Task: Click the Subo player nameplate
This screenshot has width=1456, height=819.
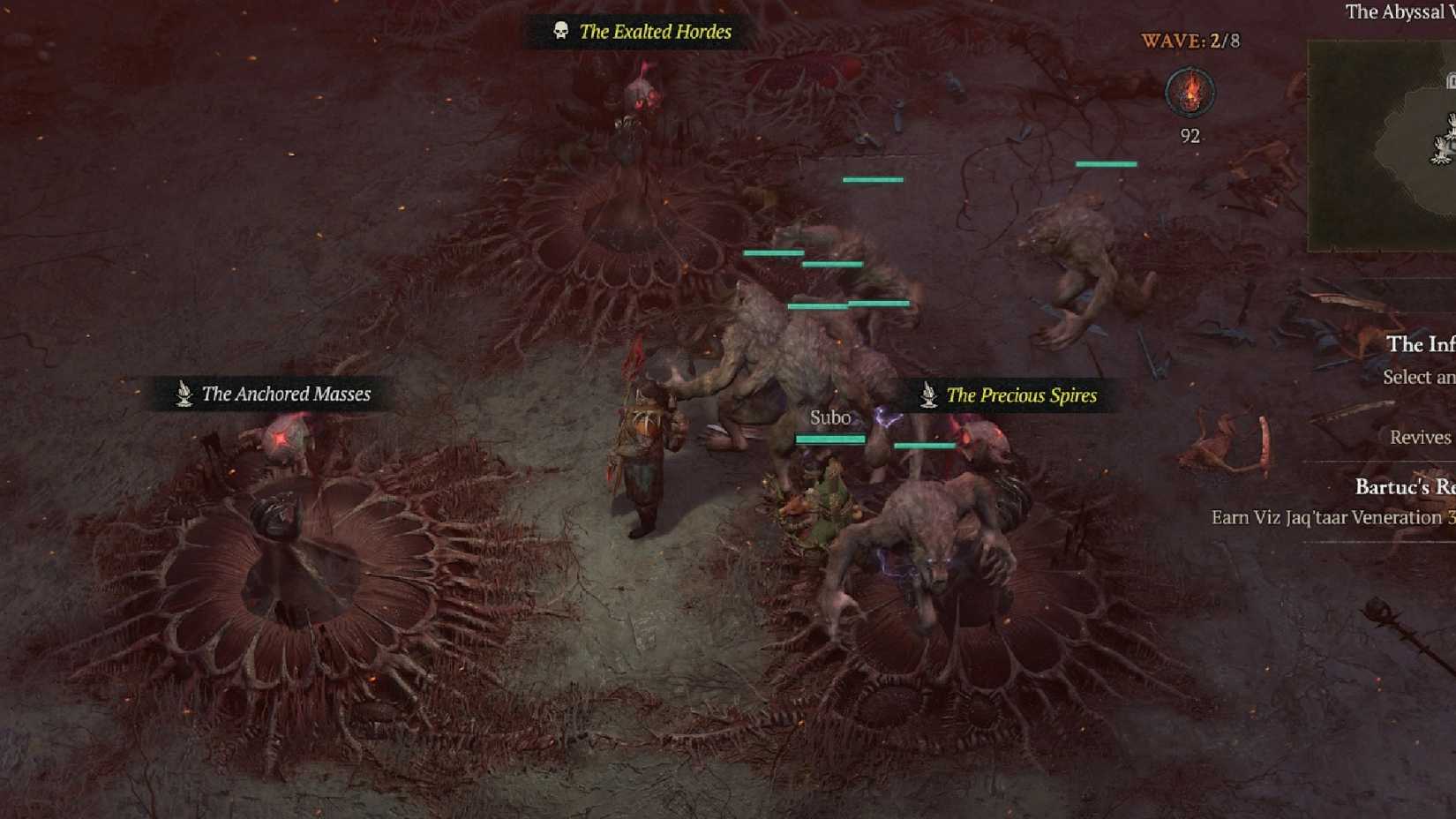Action: point(829,417)
